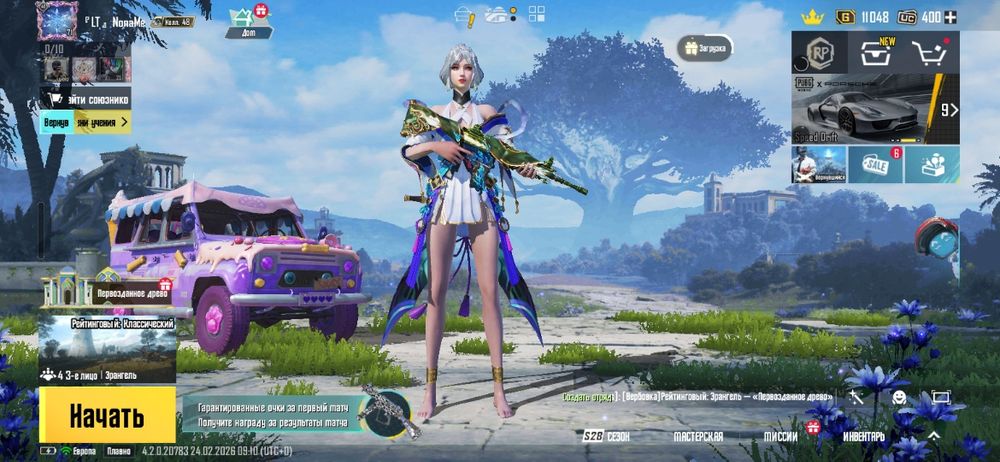Open the player profile avatar

coord(57,19)
